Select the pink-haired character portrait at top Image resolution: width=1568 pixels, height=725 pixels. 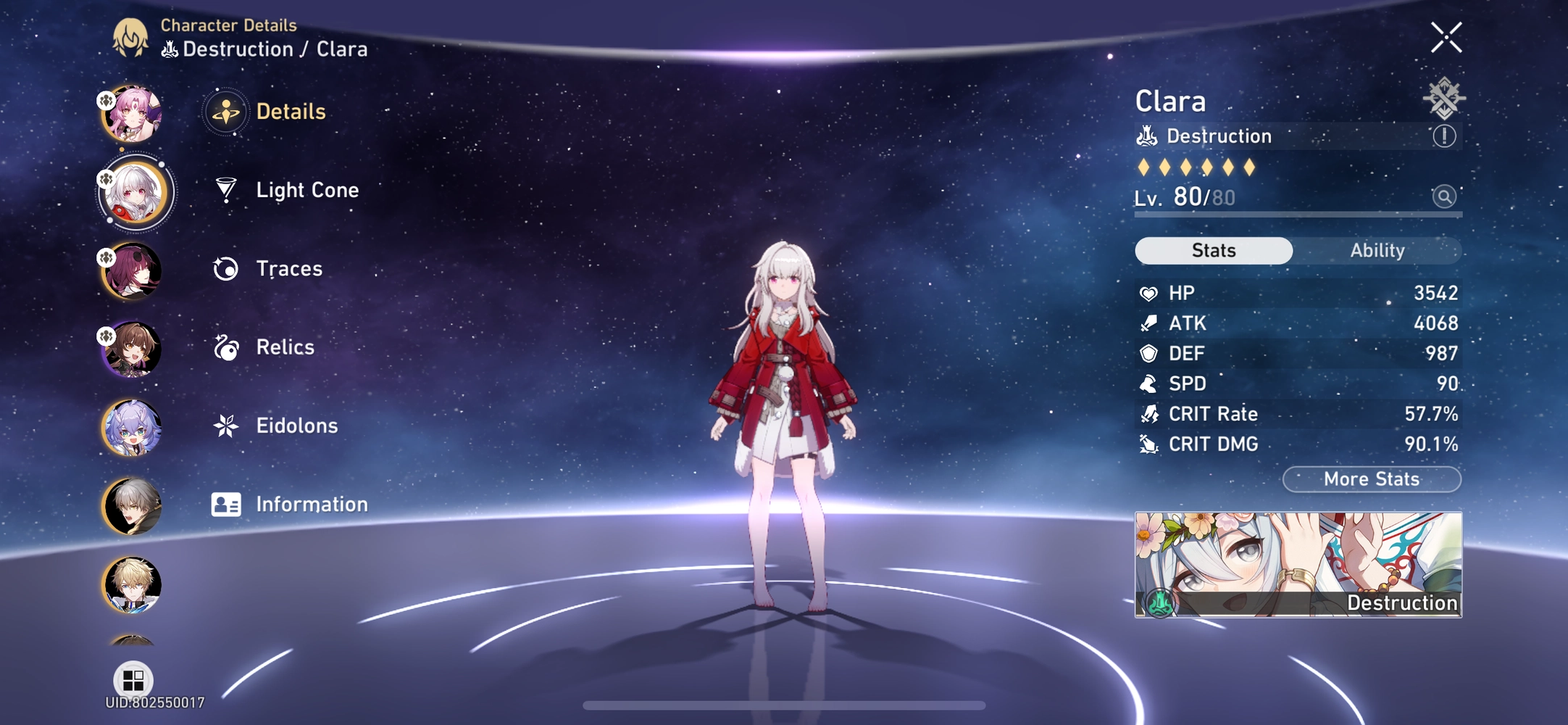pos(134,112)
